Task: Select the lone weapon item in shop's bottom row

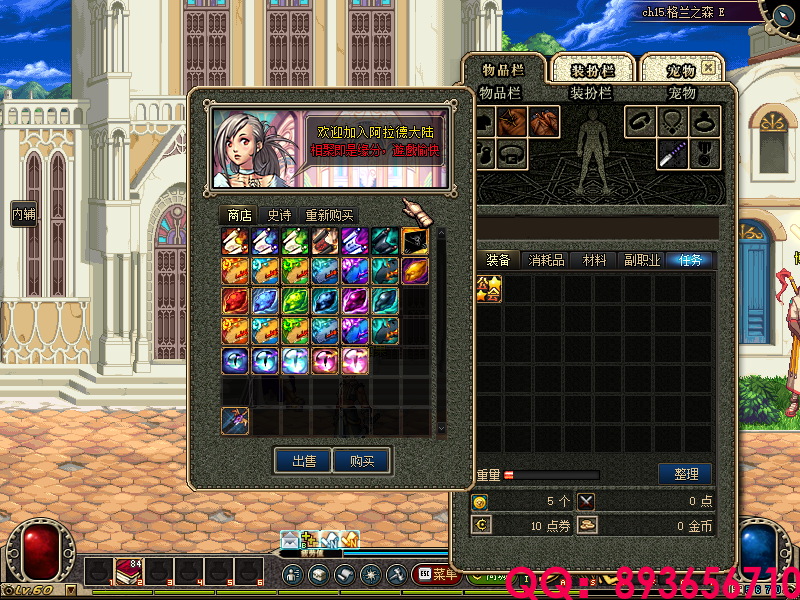Action: 235,421
